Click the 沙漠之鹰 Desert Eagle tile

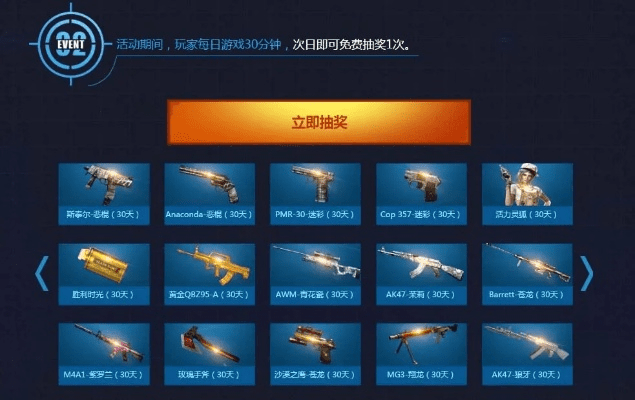315,352
